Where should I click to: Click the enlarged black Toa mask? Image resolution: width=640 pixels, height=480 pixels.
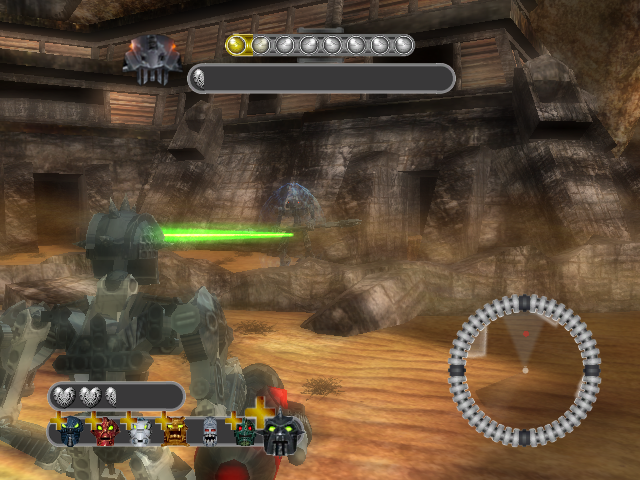click(x=282, y=434)
